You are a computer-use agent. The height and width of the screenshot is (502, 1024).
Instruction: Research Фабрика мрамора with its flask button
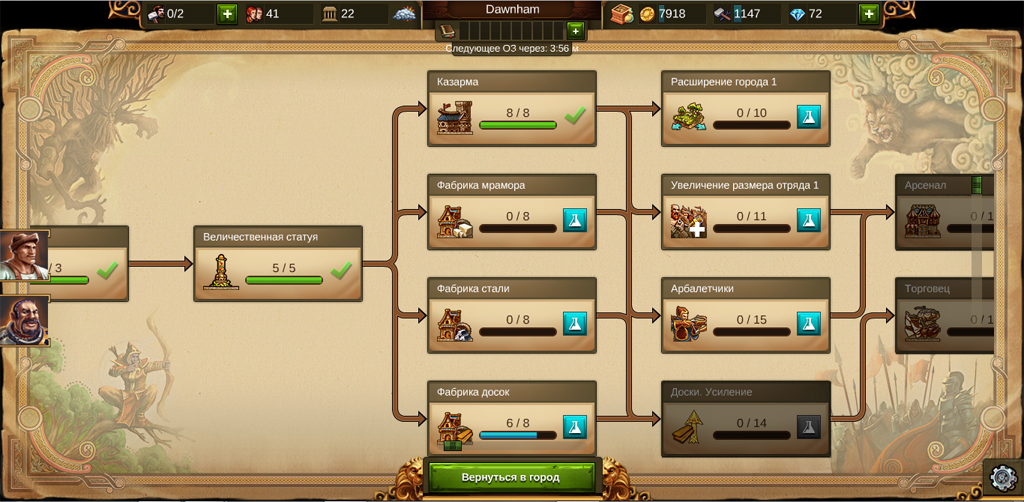click(x=574, y=220)
